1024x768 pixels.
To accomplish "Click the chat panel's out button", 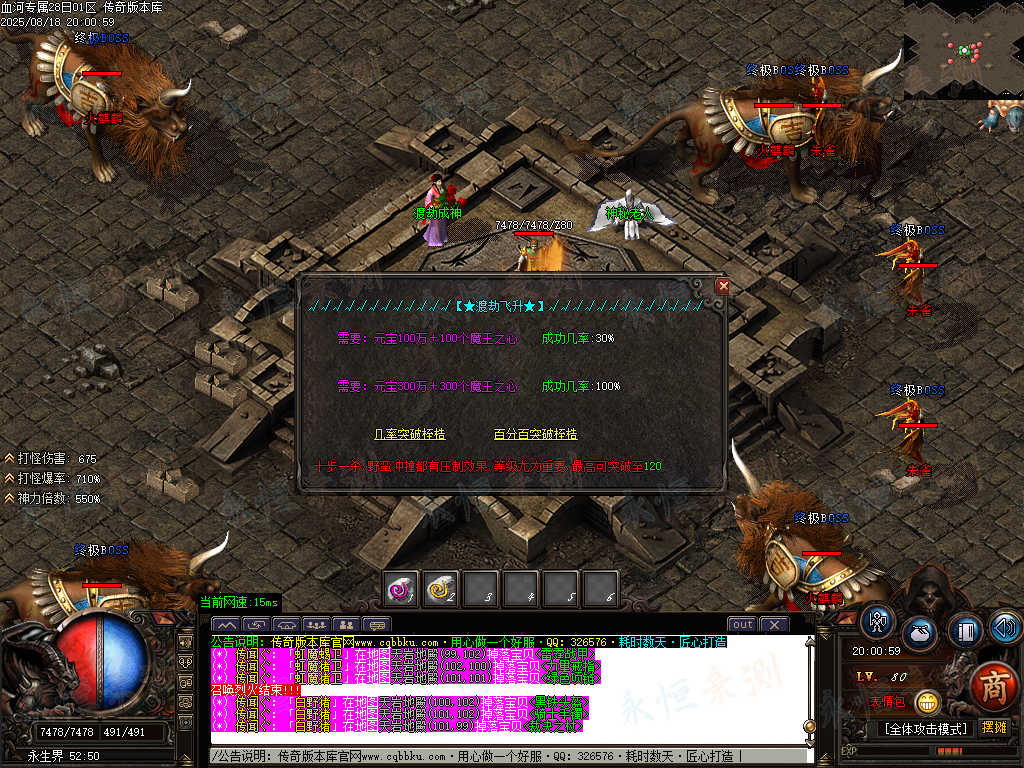I will pyautogui.click(x=742, y=625).
